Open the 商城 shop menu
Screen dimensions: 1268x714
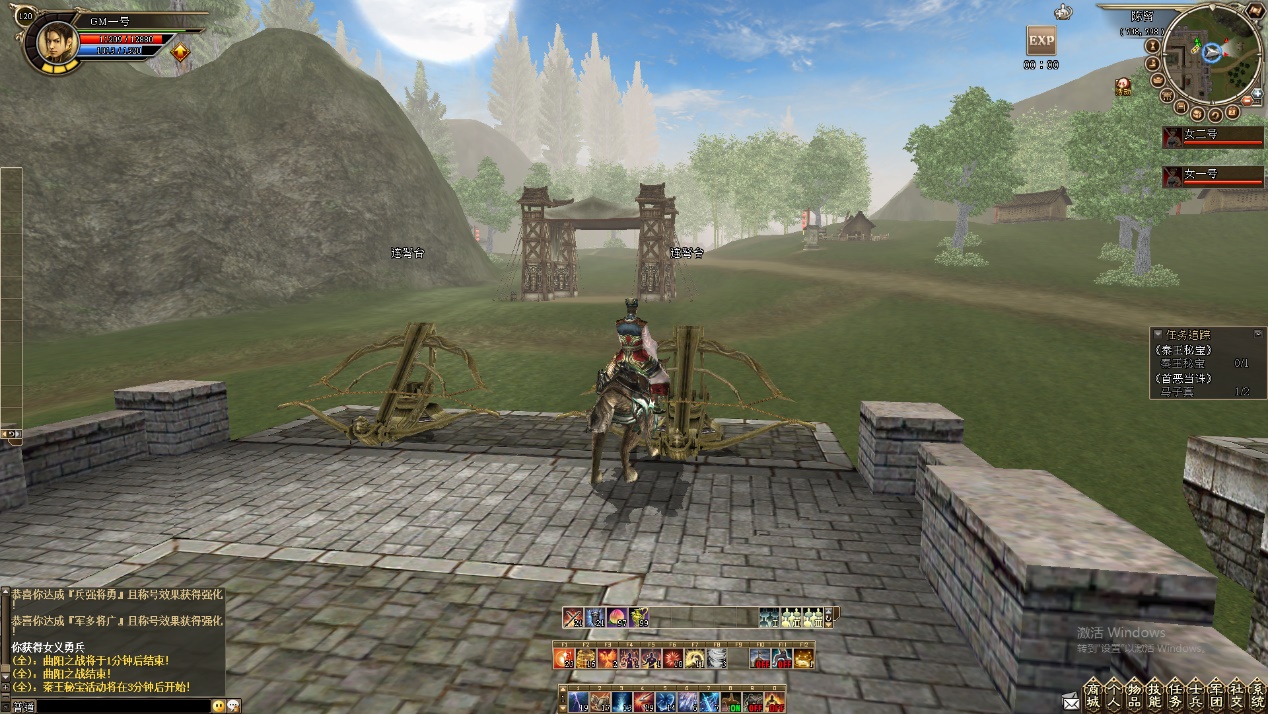(1092, 695)
